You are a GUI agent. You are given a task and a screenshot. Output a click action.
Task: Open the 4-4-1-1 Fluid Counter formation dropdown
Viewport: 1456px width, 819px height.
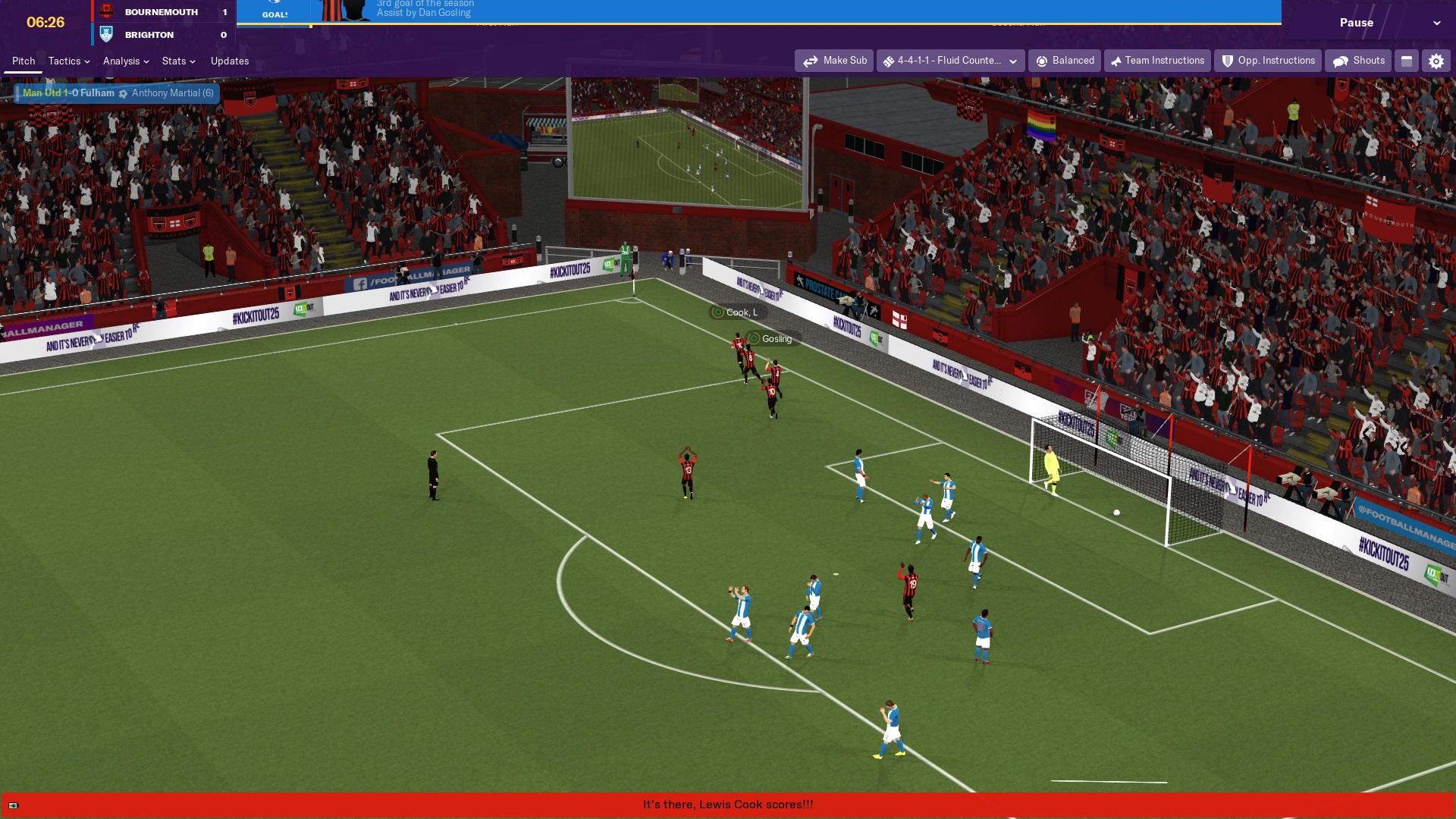[950, 61]
